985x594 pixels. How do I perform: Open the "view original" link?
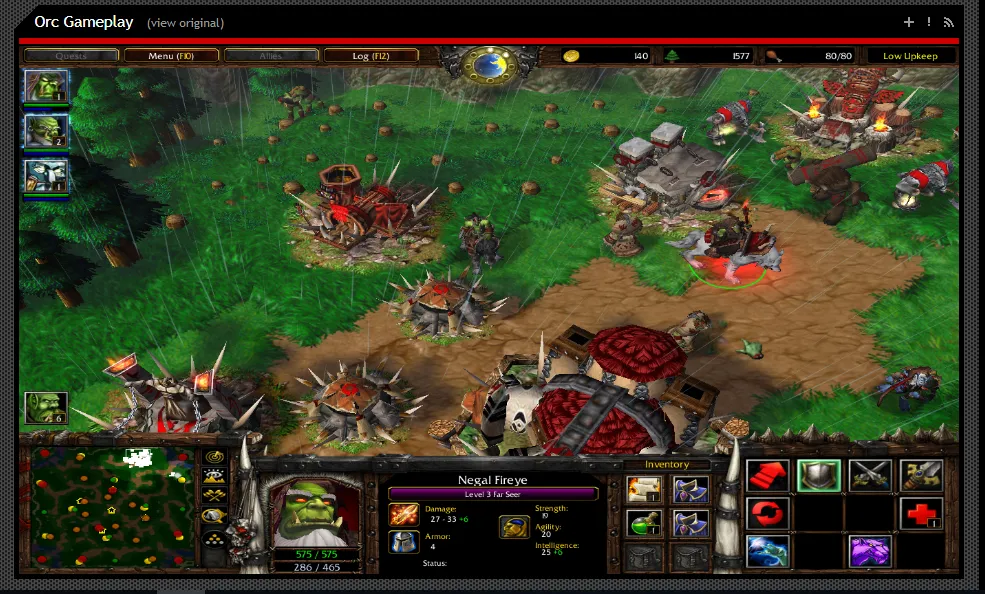coord(185,23)
